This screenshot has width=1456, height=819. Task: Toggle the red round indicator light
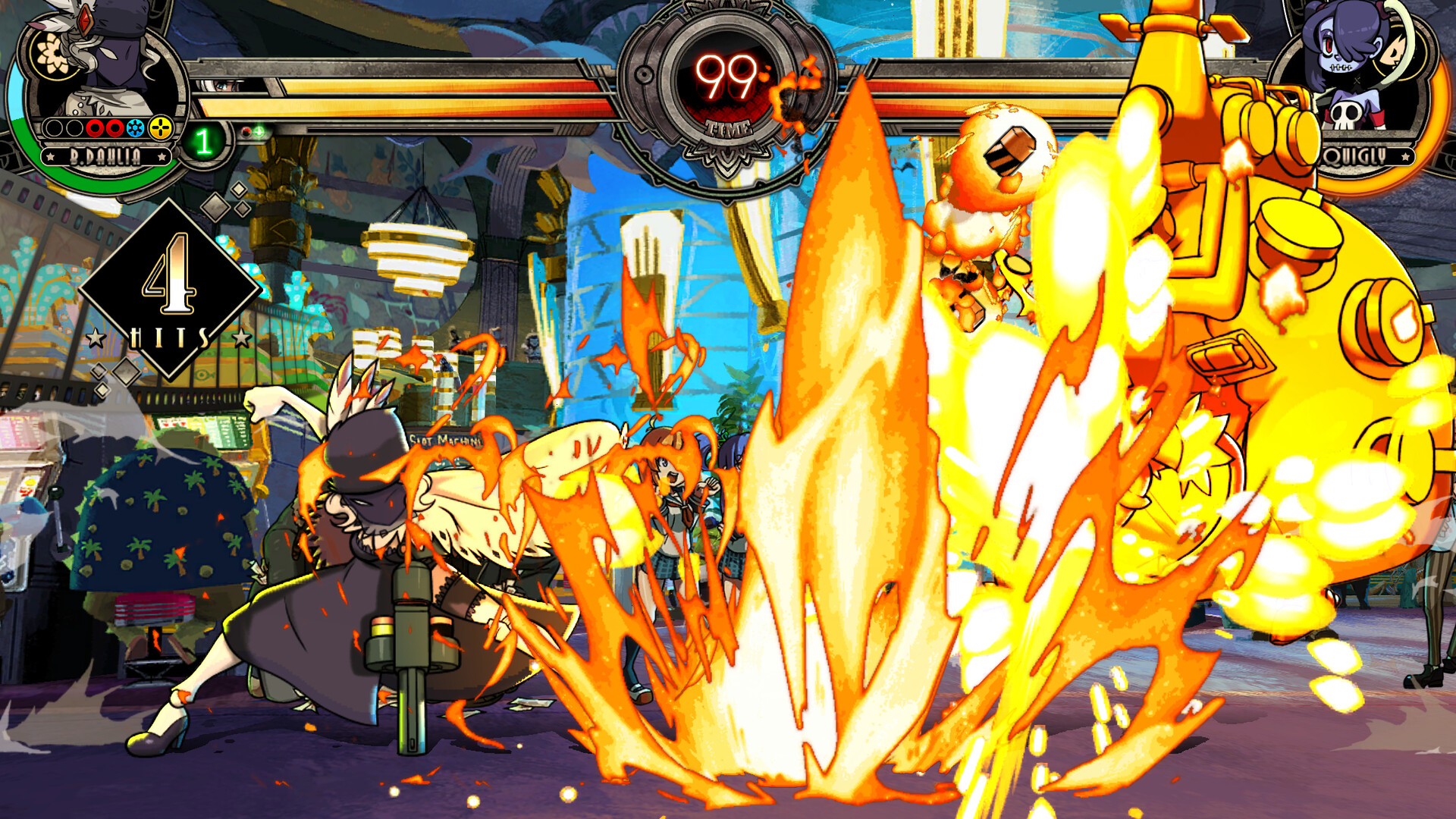[248, 130]
